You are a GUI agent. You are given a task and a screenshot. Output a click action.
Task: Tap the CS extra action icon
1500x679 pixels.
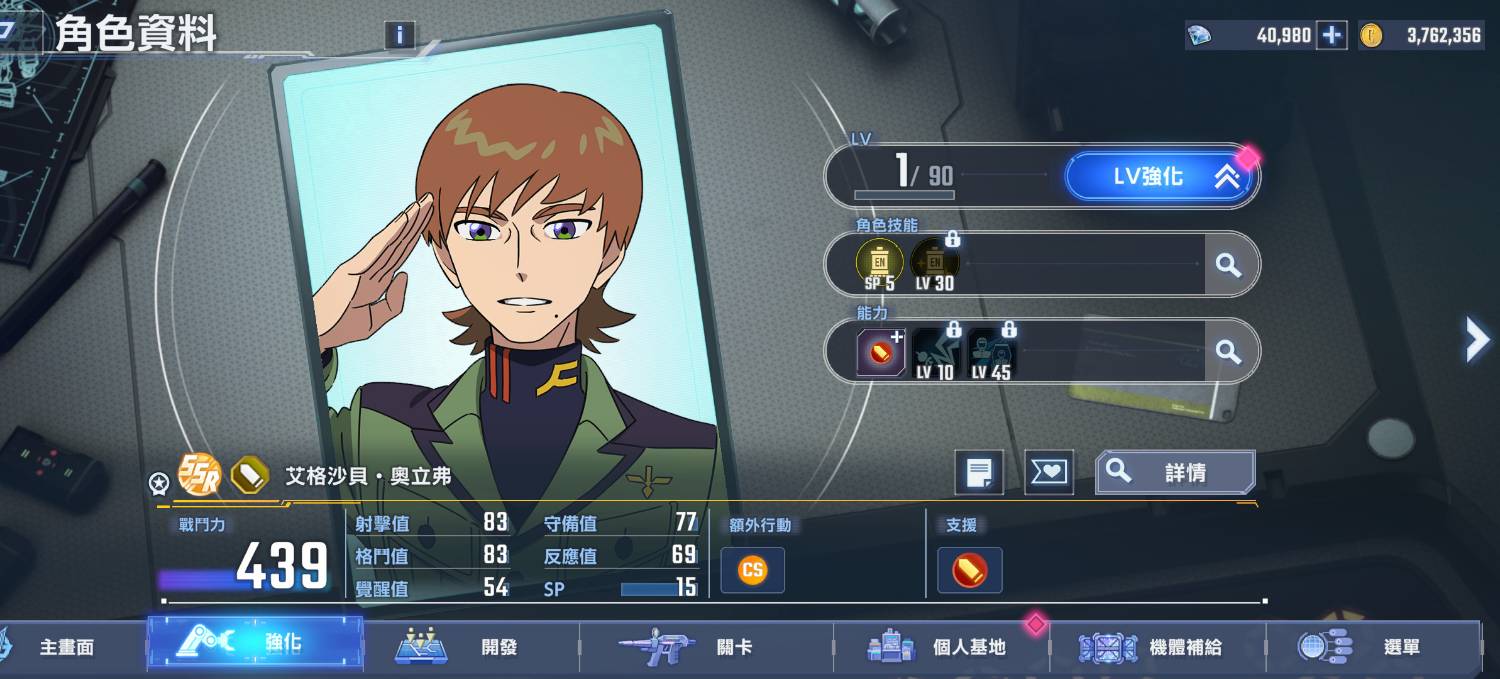coord(752,570)
